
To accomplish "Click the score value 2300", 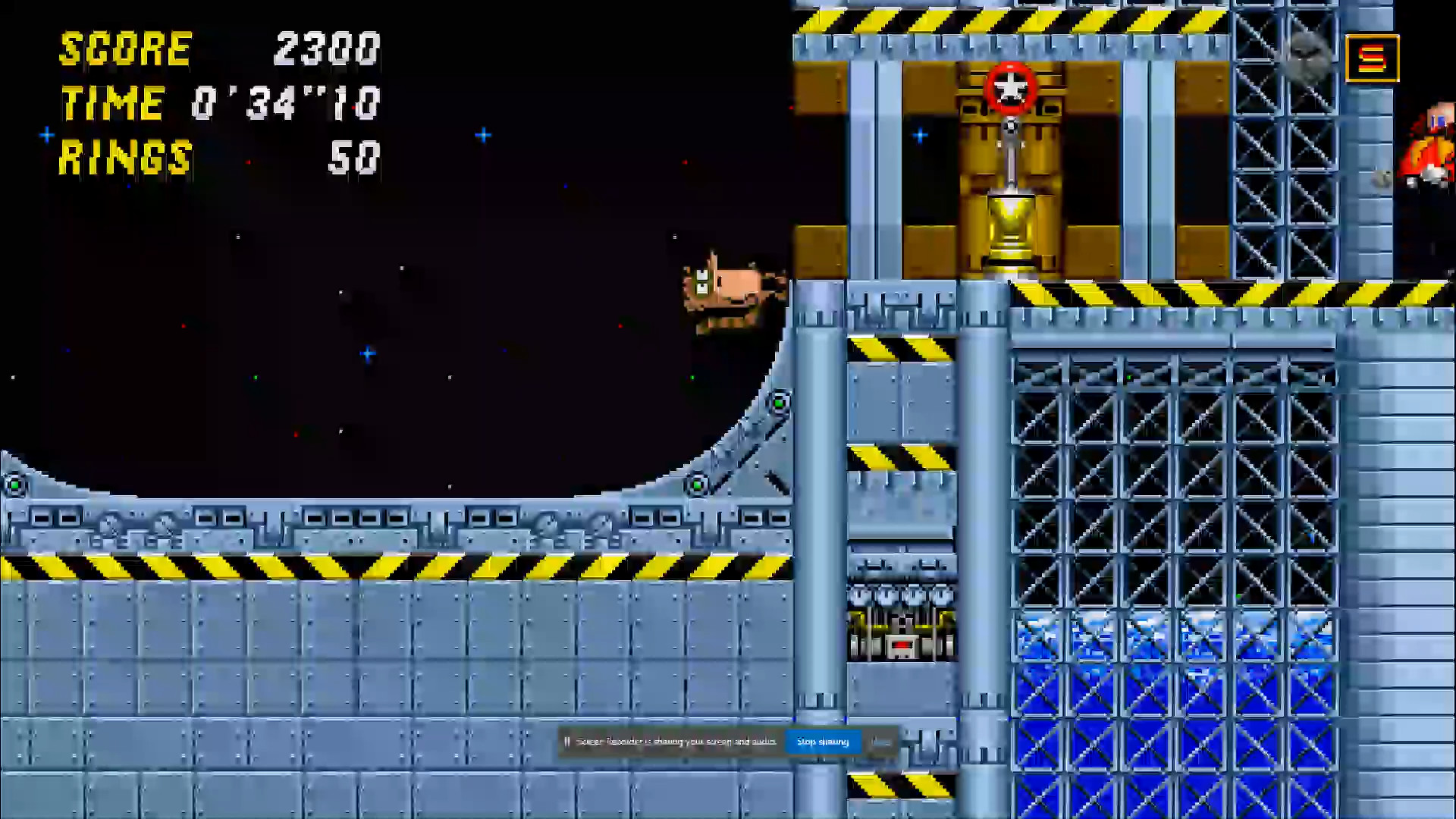I will tap(325, 49).
